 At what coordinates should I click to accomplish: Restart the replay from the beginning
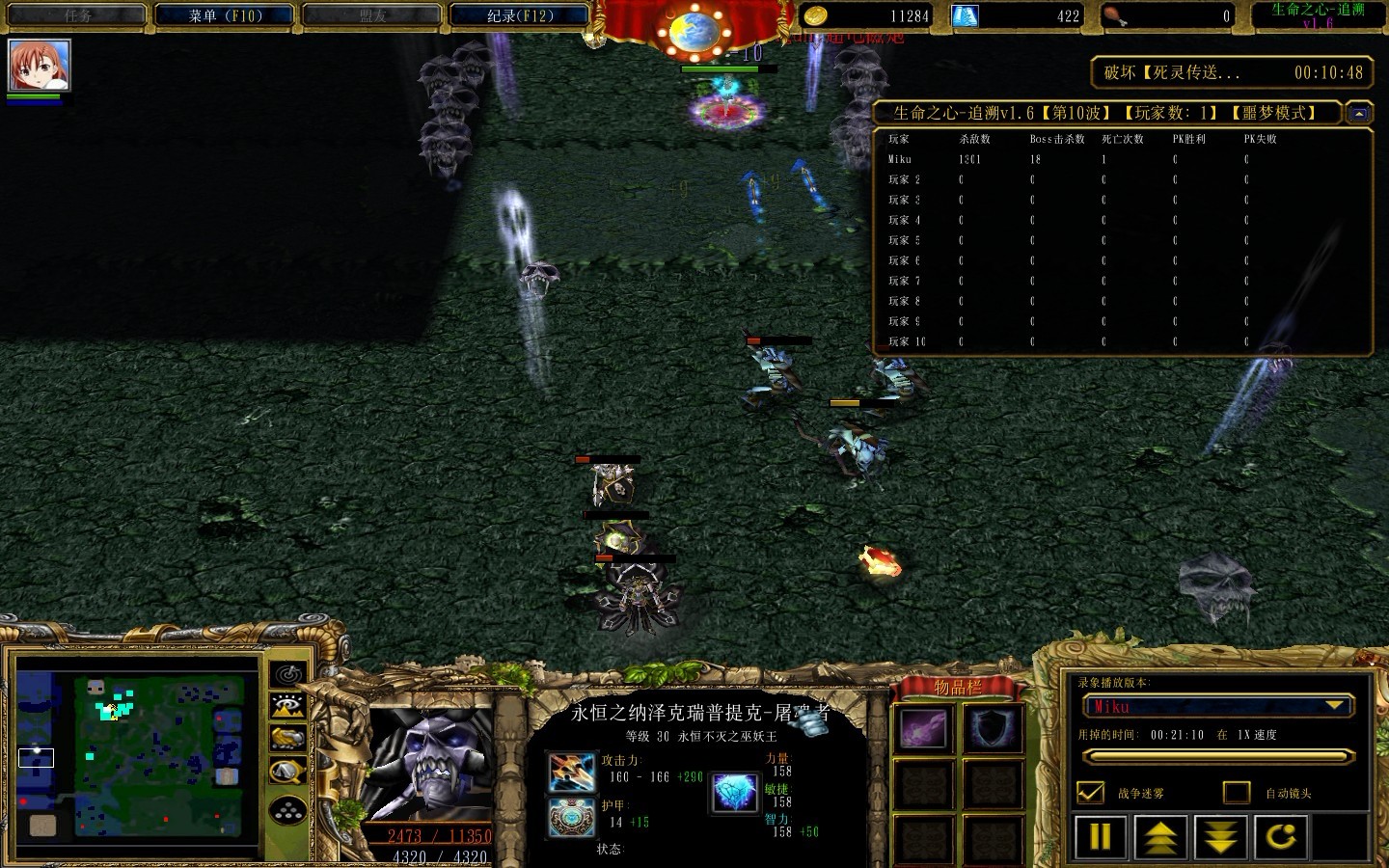1281,837
